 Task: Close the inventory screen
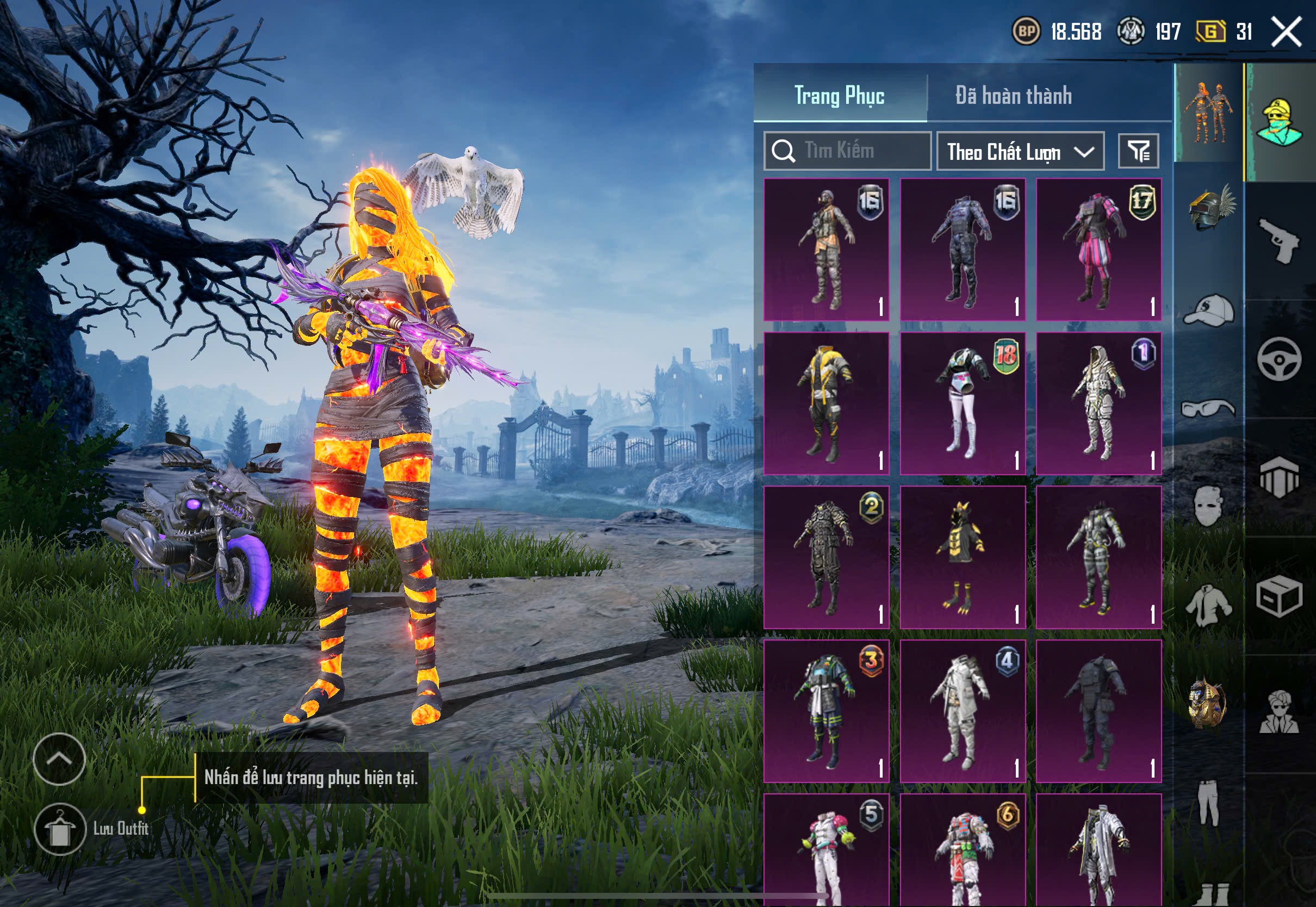(x=1287, y=31)
